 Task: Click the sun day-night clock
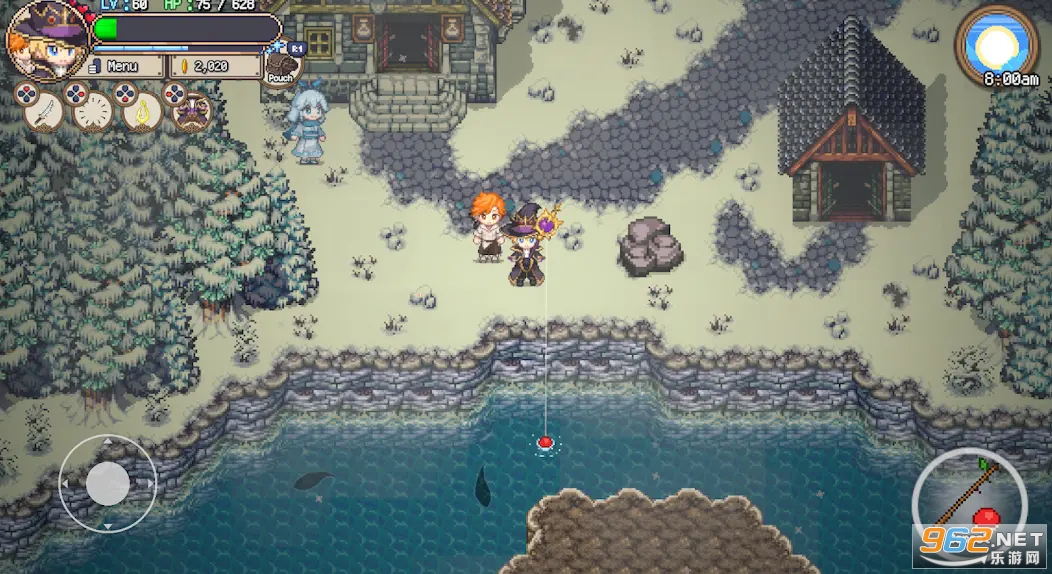(x=996, y=42)
